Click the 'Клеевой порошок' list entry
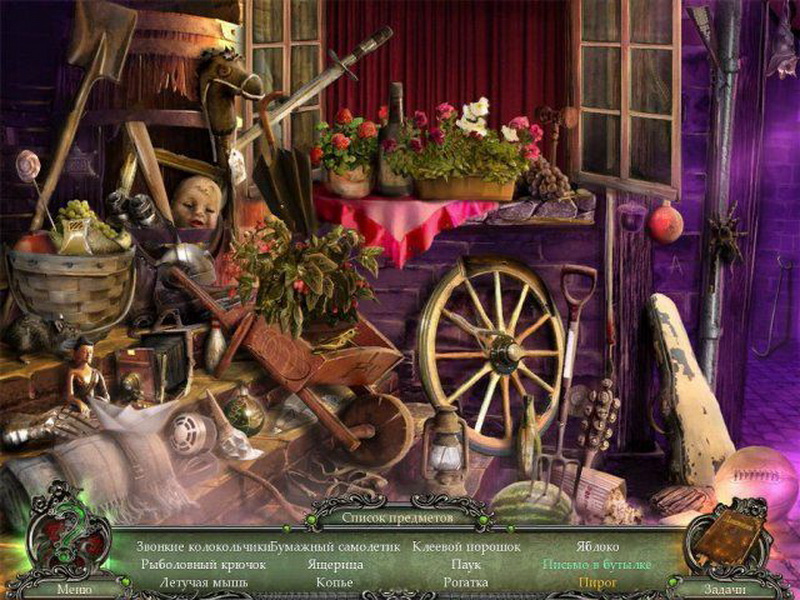Image resolution: width=800 pixels, height=600 pixels. (x=466, y=548)
